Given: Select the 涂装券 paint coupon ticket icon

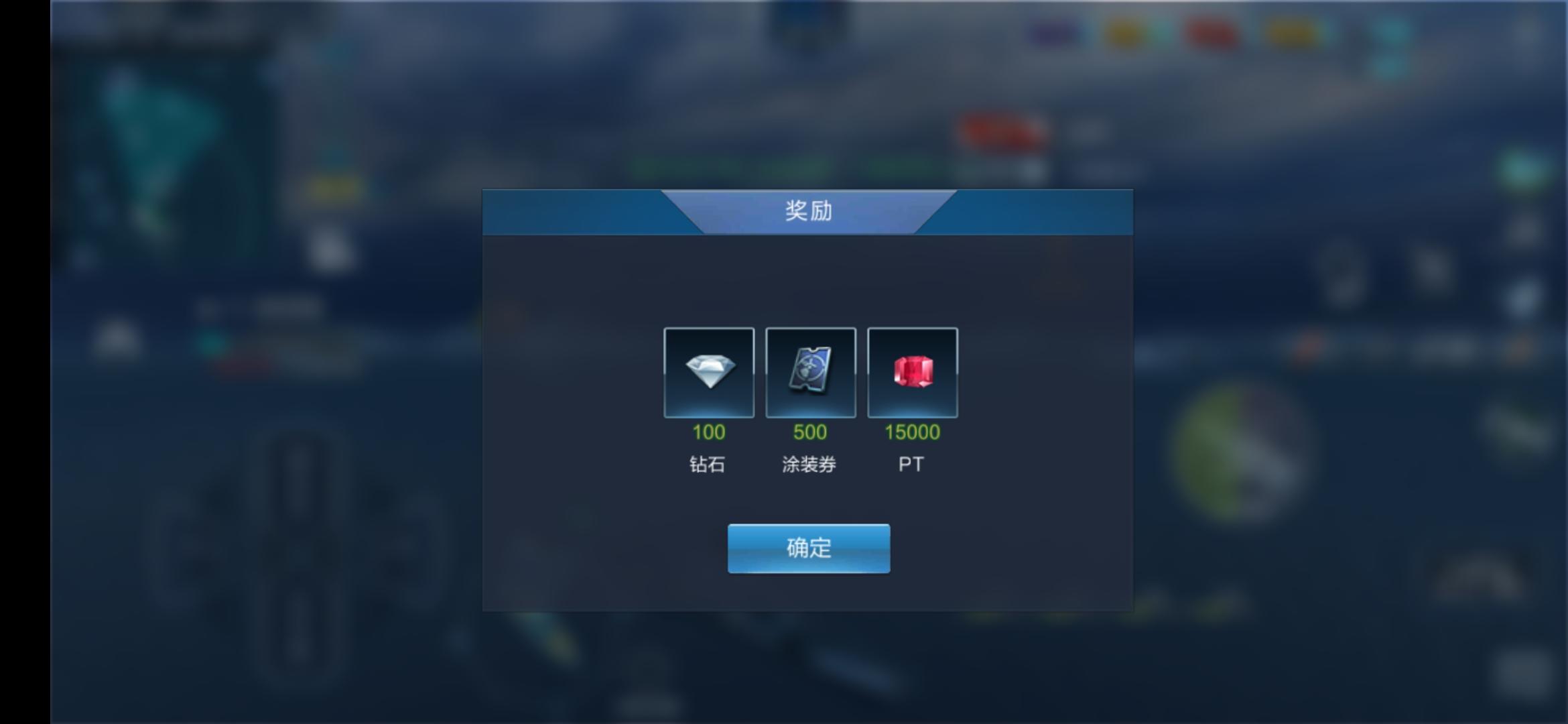Looking at the screenshot, I should click(x=810, y=373).
